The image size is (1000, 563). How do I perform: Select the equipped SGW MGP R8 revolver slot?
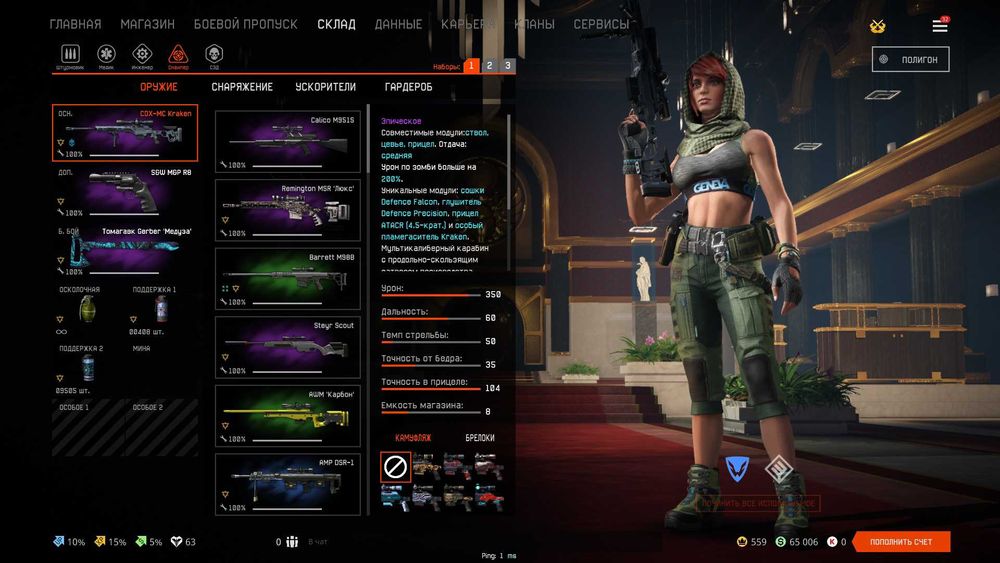point(125,192)
